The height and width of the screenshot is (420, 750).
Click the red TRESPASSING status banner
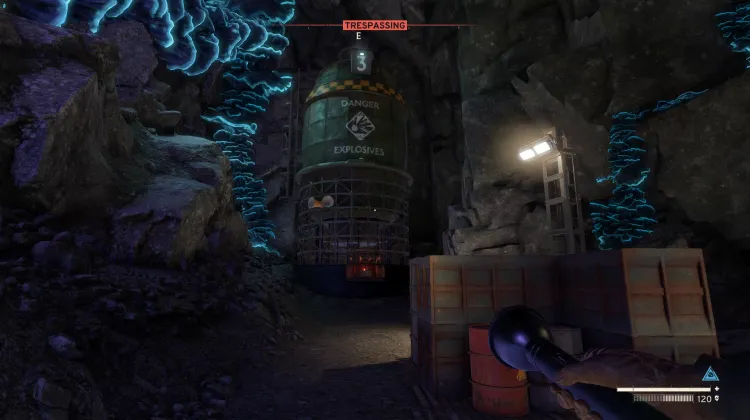click(x=374, y=25)
